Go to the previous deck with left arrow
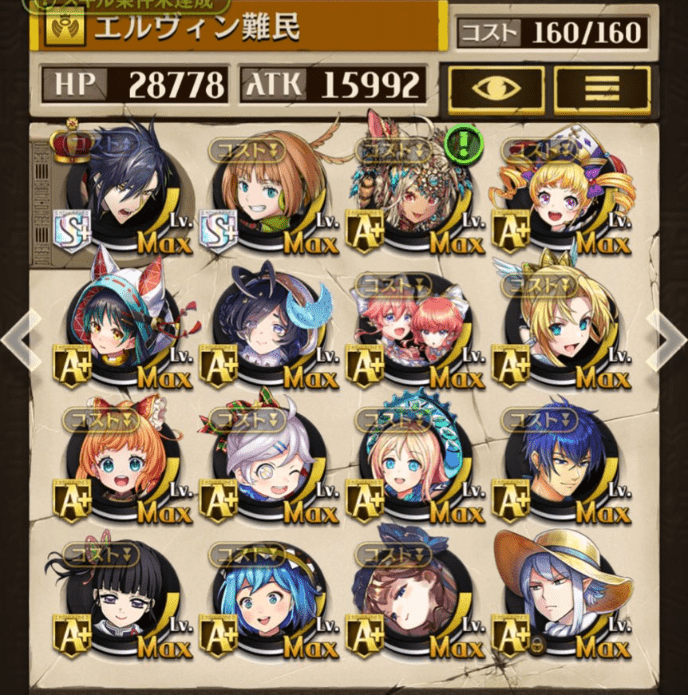Viewport: 688px width, 695px height. pyautogui.click(x=17, y=340)
